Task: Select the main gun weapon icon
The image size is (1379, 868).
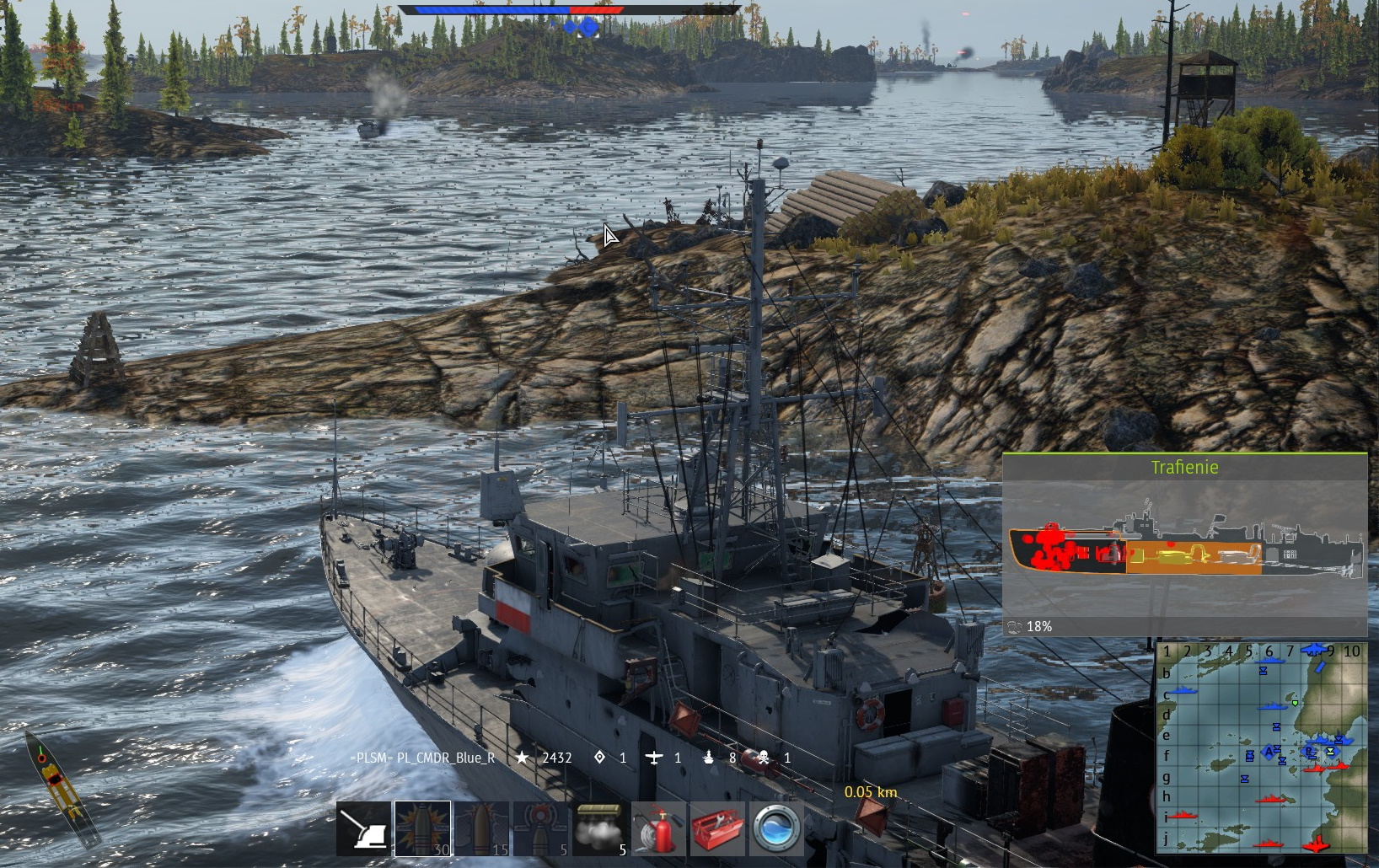Action: tap(363, 828)
